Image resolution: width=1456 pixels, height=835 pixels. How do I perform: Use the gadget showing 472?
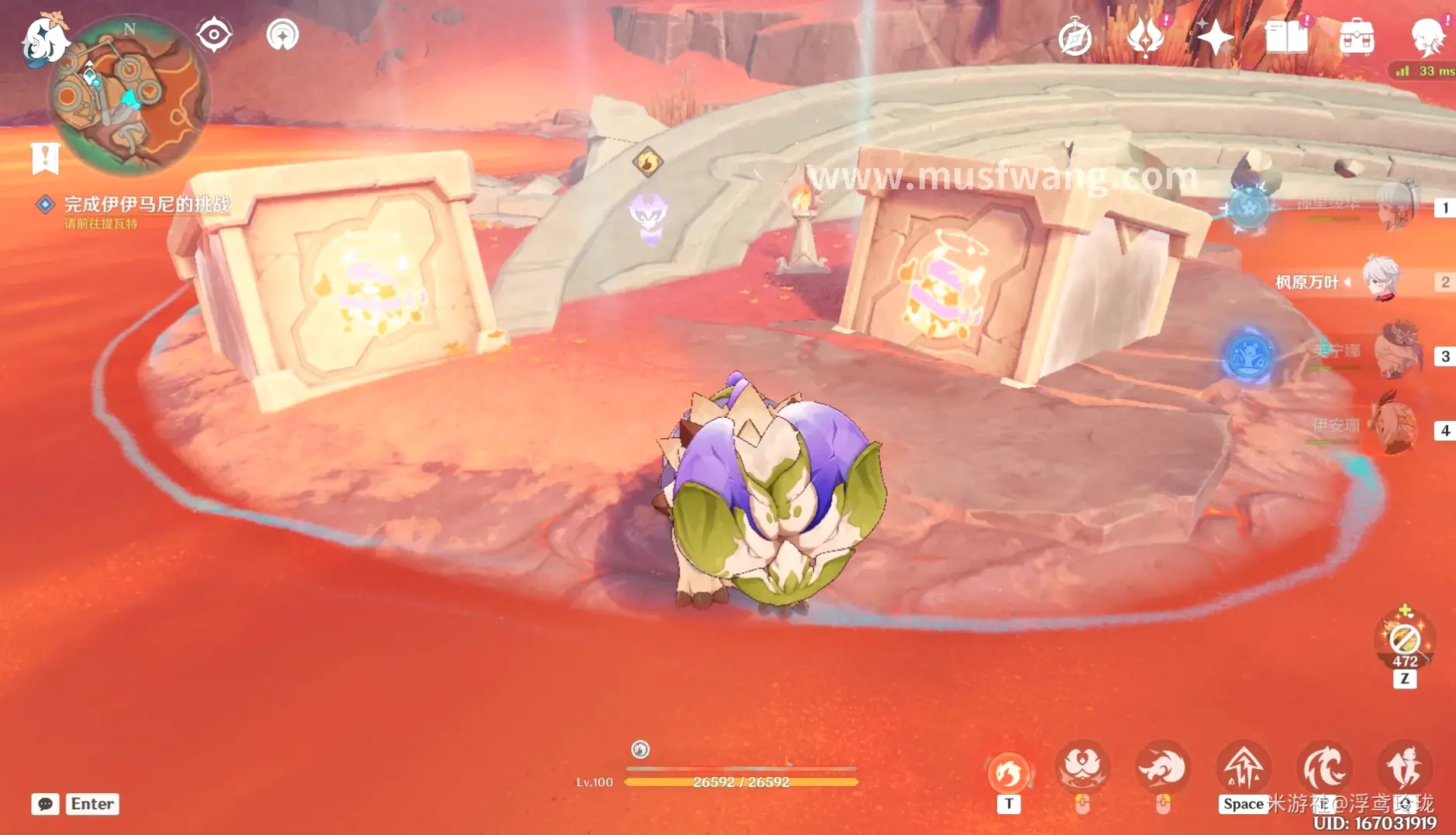pyautogui.click(x=1404, y=640)
